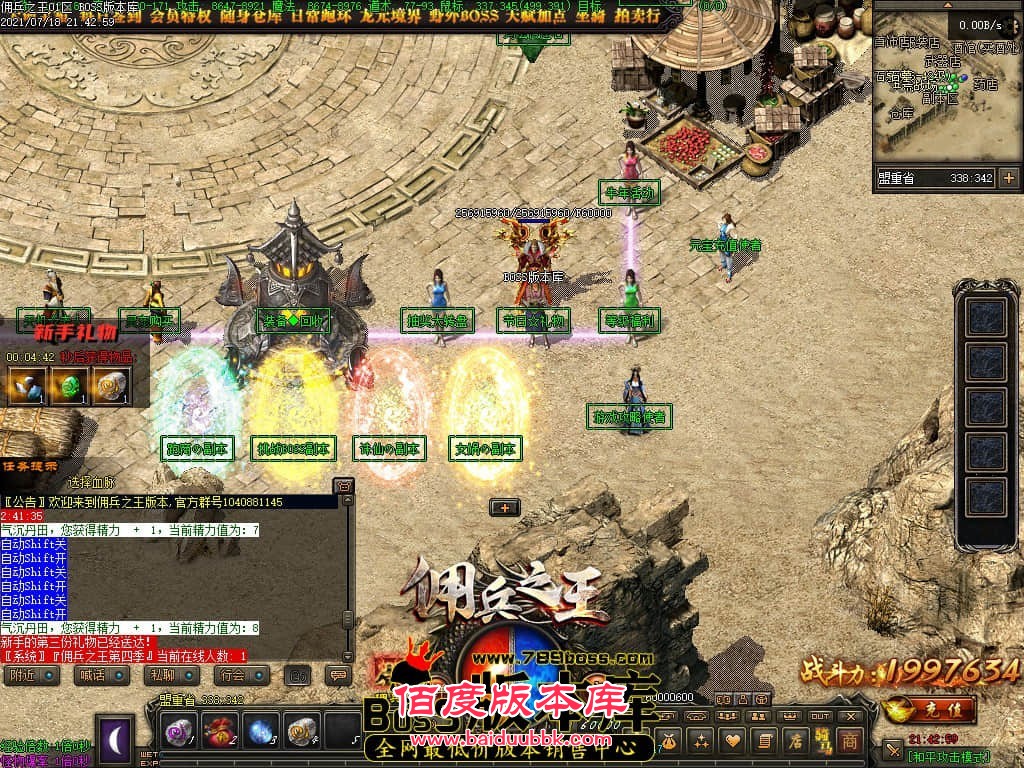Open the 商 shop icon
The width and height of the screenshot is (1024, 768).
(x=849, y=740)
